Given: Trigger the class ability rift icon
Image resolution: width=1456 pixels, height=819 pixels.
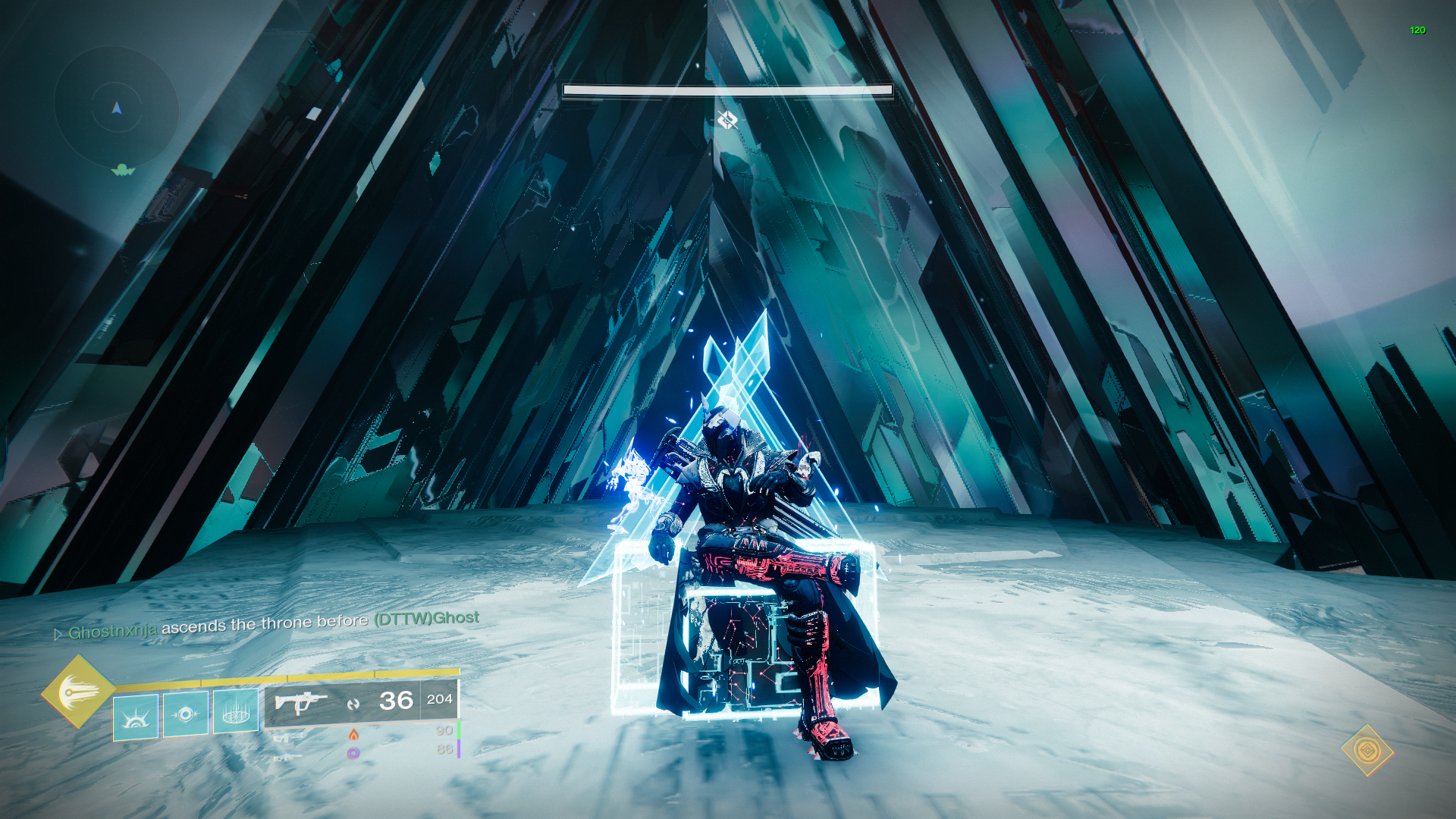Looking at the screenshot, I should pos(236,711).
